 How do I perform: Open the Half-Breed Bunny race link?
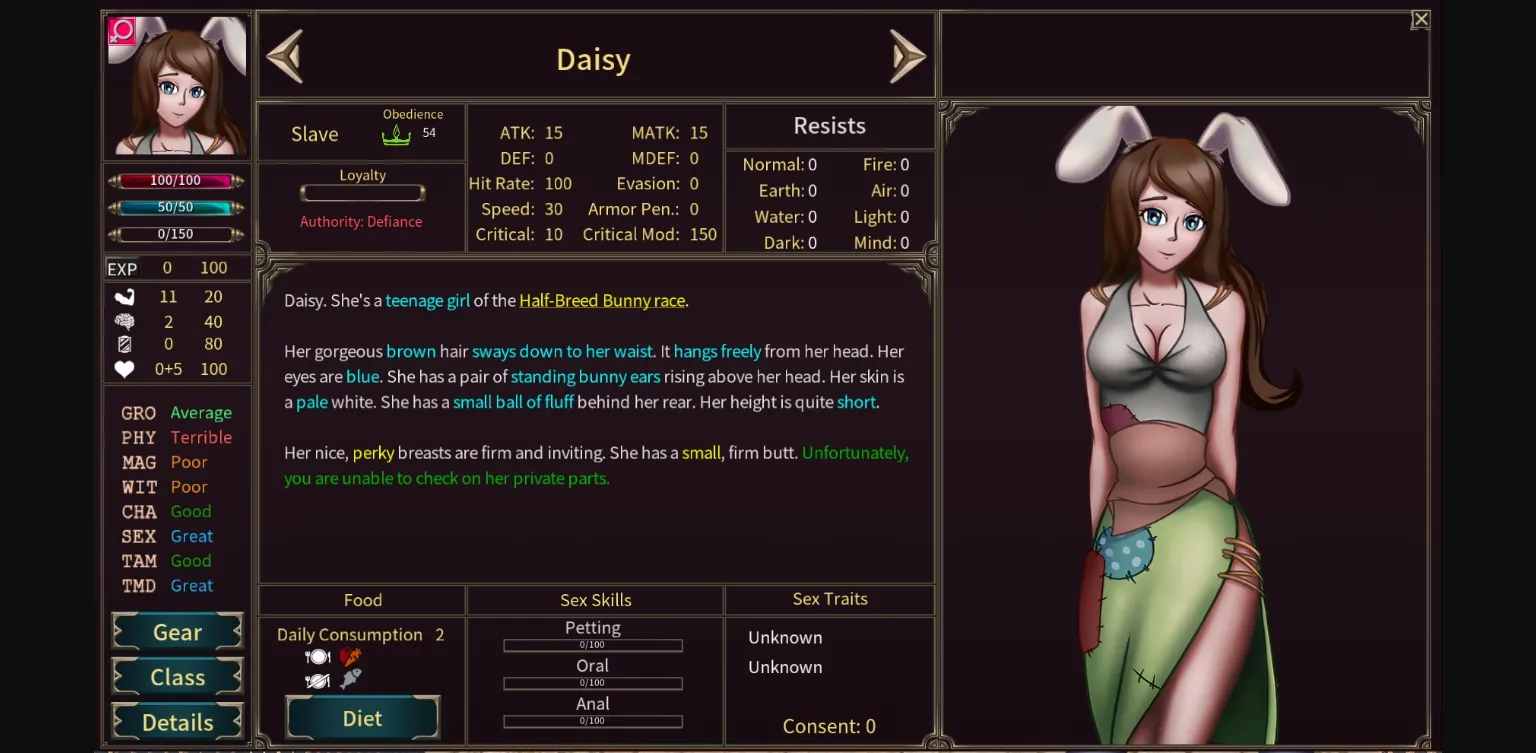[x=601, y=300]
